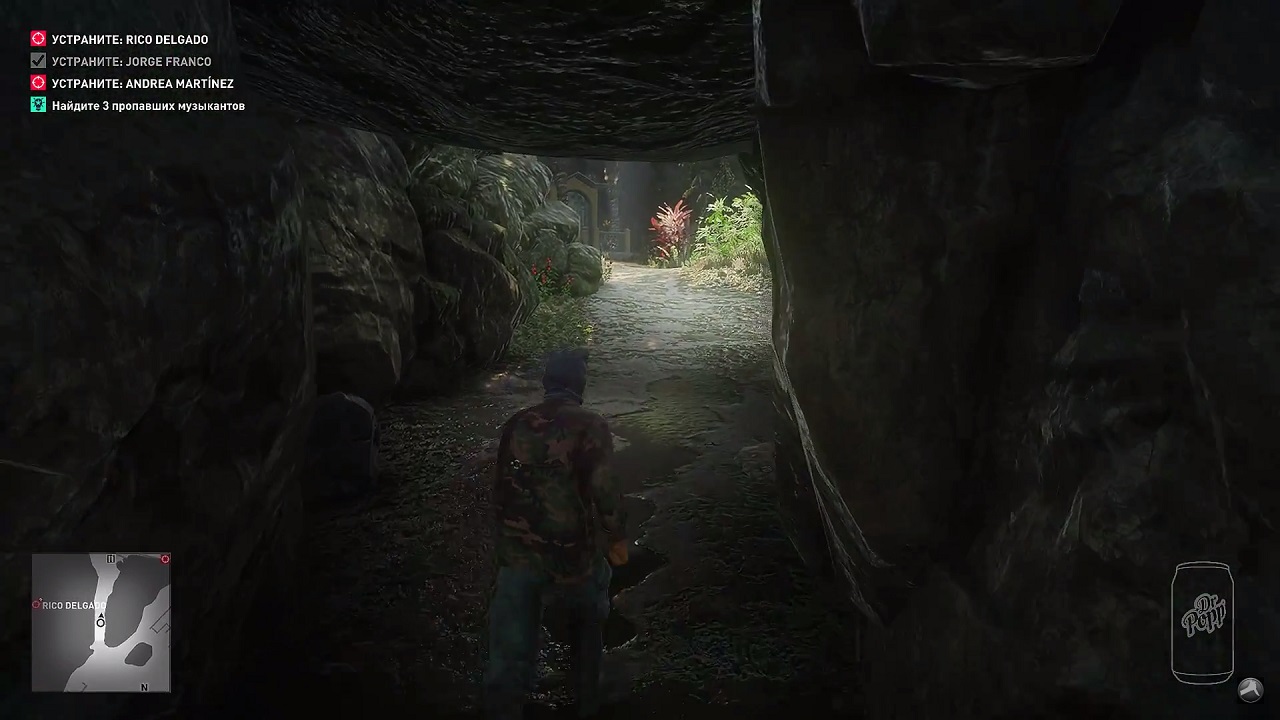Select the completed Jorge Franco objective
Screen dimensions: 1280x720
tap(131, 62)
